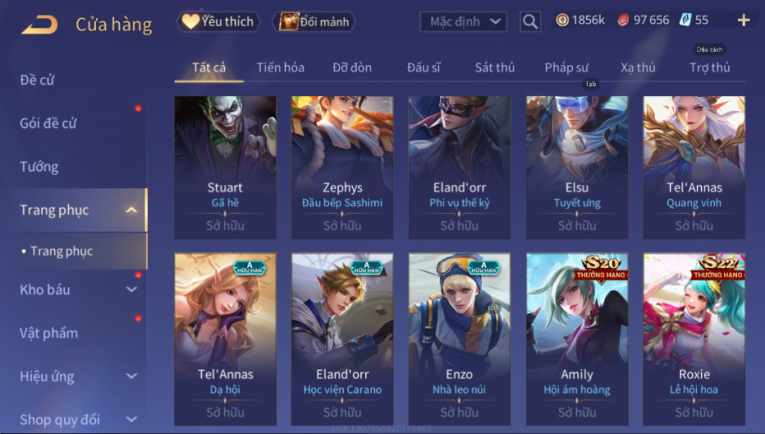Viewport: 765px width, 434px height.
Task: Add currency with the plus button
Action: 743,20
